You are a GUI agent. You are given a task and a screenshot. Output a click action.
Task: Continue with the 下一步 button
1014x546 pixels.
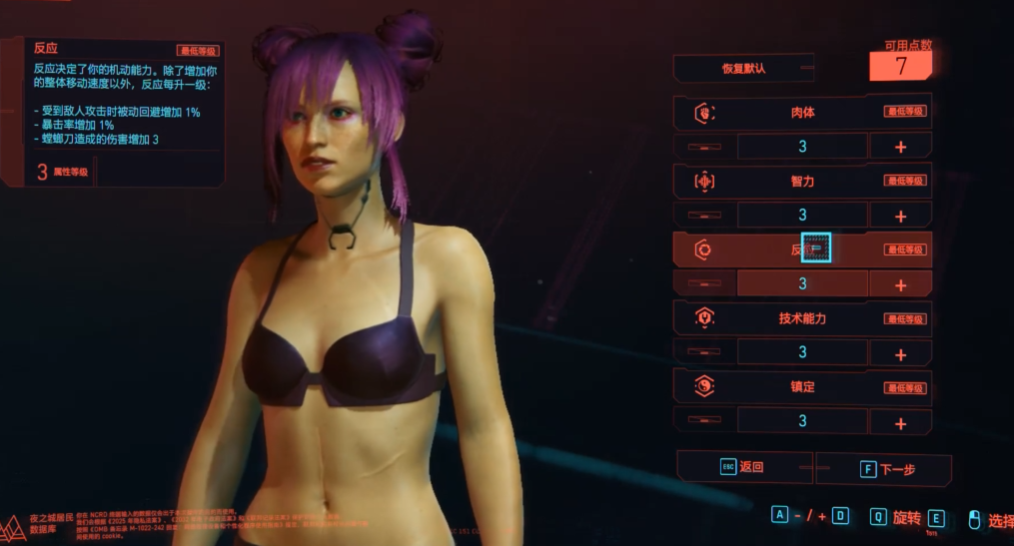pos(883,468)
